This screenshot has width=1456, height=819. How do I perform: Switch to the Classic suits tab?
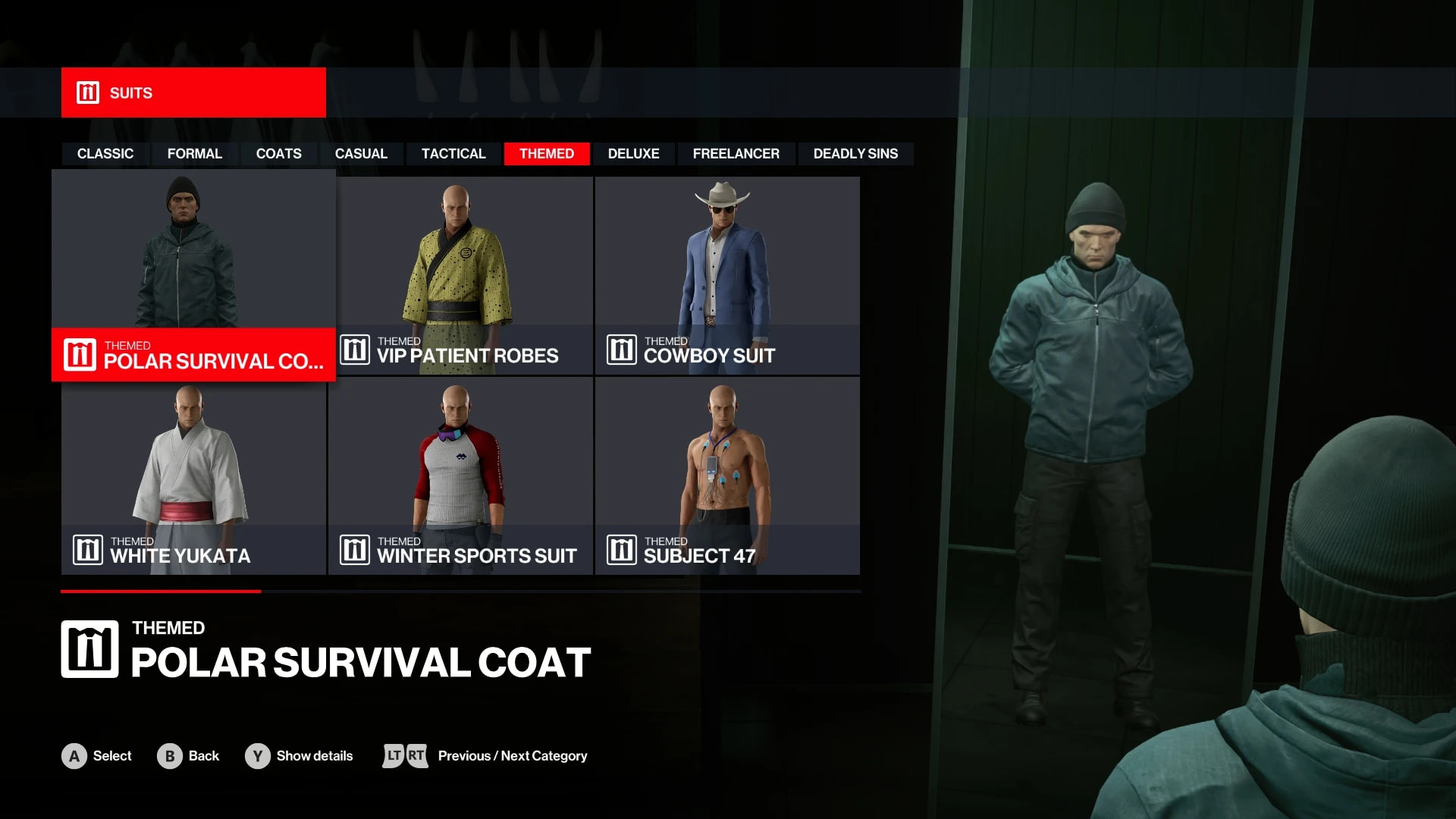[x=105, y=154]
